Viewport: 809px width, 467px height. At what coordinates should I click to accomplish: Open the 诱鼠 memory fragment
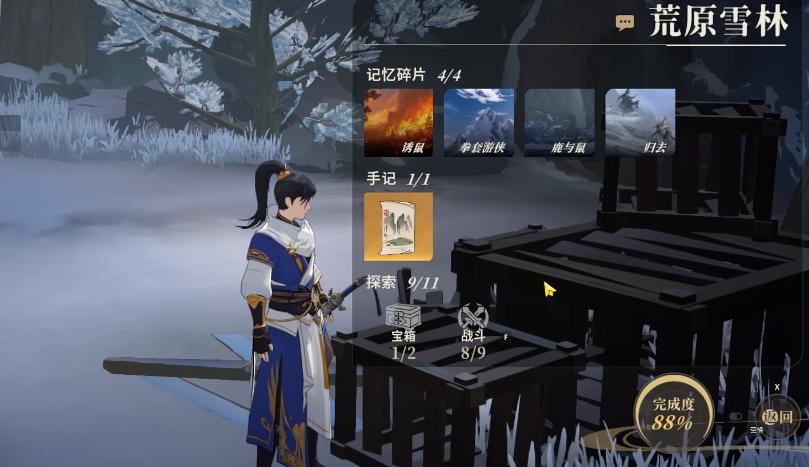point(398,123)
